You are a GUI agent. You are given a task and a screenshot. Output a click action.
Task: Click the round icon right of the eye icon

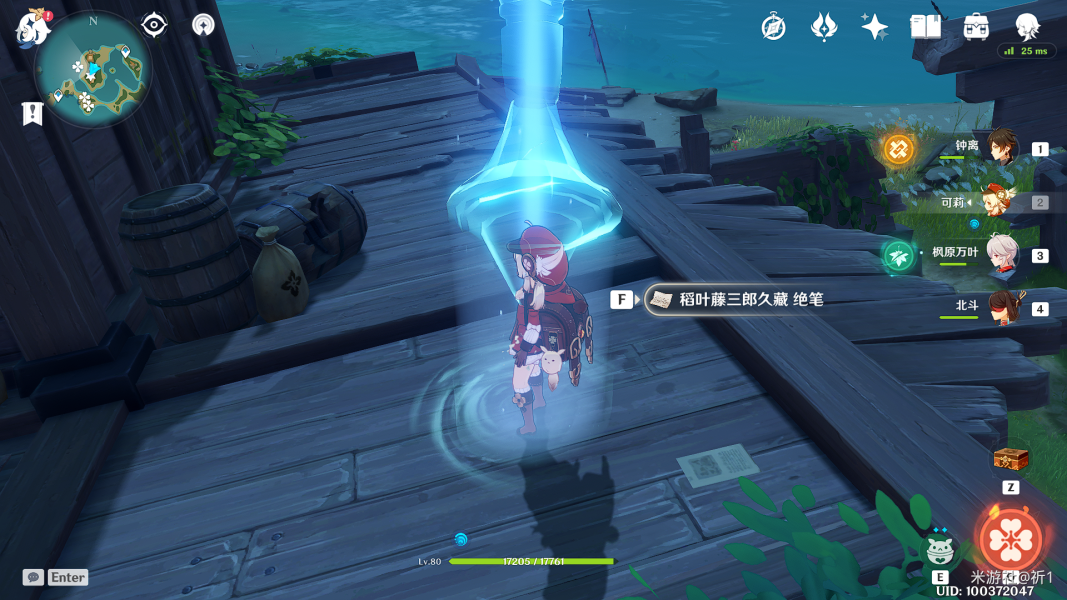[x=203, y=25]
